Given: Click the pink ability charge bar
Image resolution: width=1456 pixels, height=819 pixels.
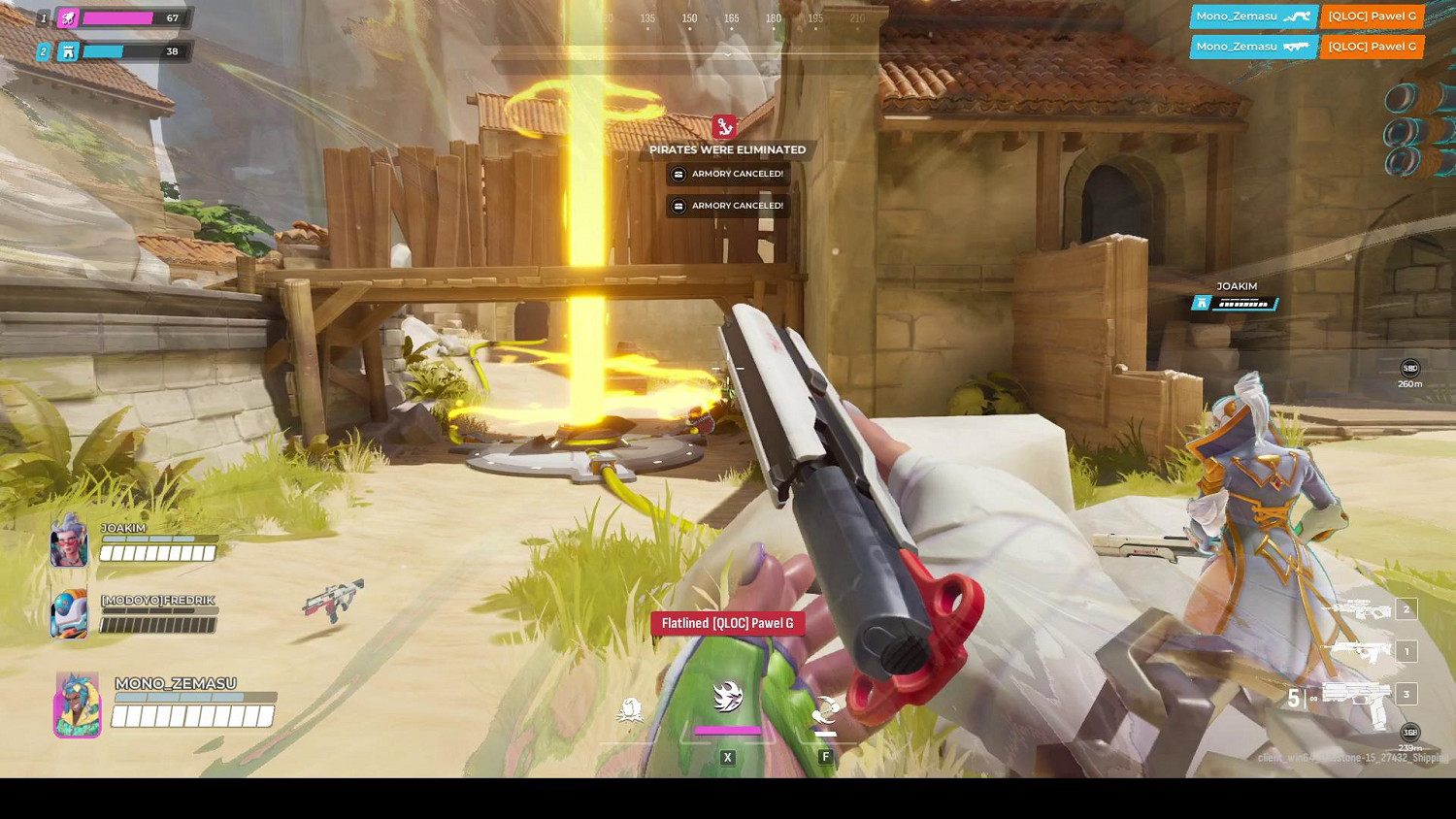Looking at the screenshot, I should 727,730.
